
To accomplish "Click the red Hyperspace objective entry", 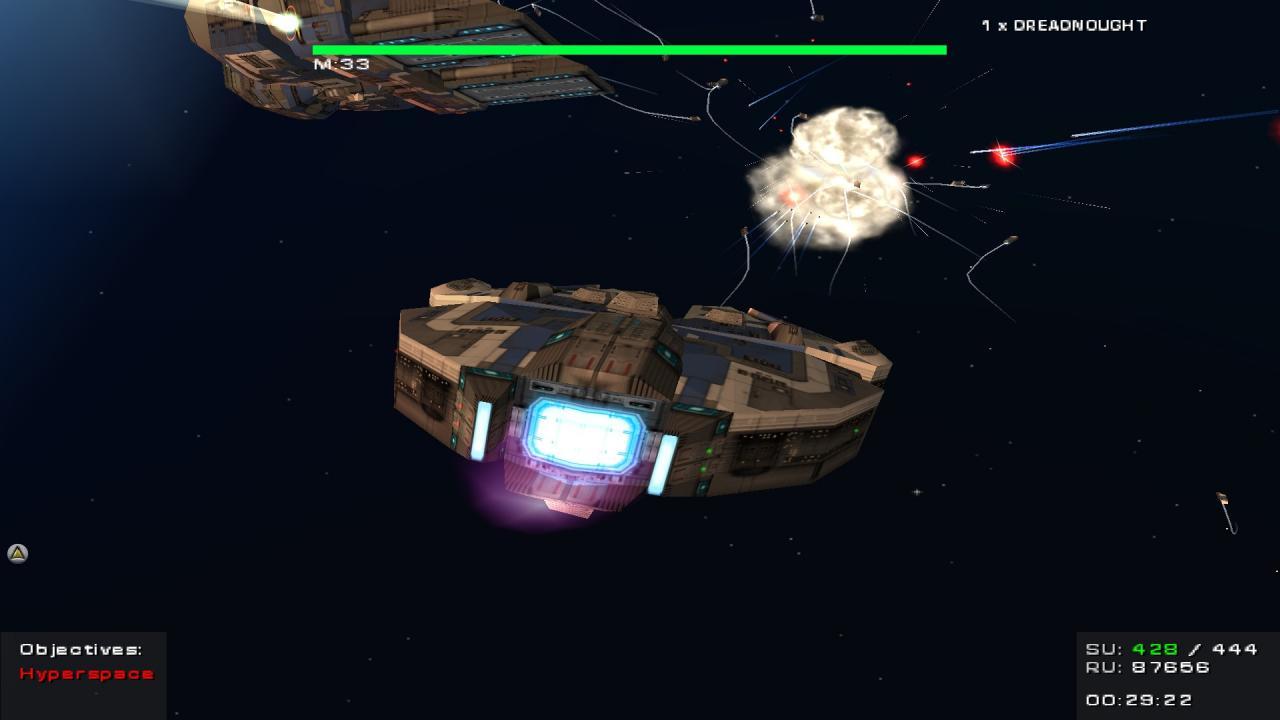I will 85,674.
